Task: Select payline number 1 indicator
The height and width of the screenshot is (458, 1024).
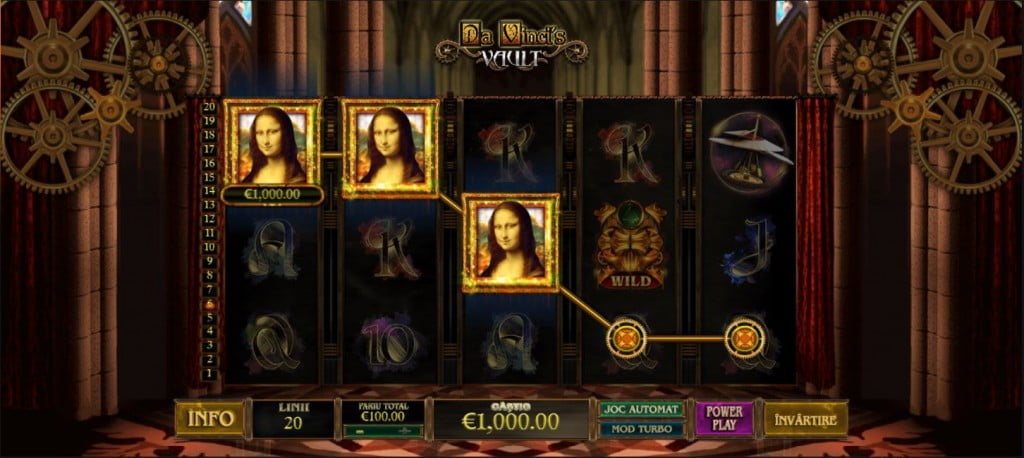Action: (x=209, y=373)
